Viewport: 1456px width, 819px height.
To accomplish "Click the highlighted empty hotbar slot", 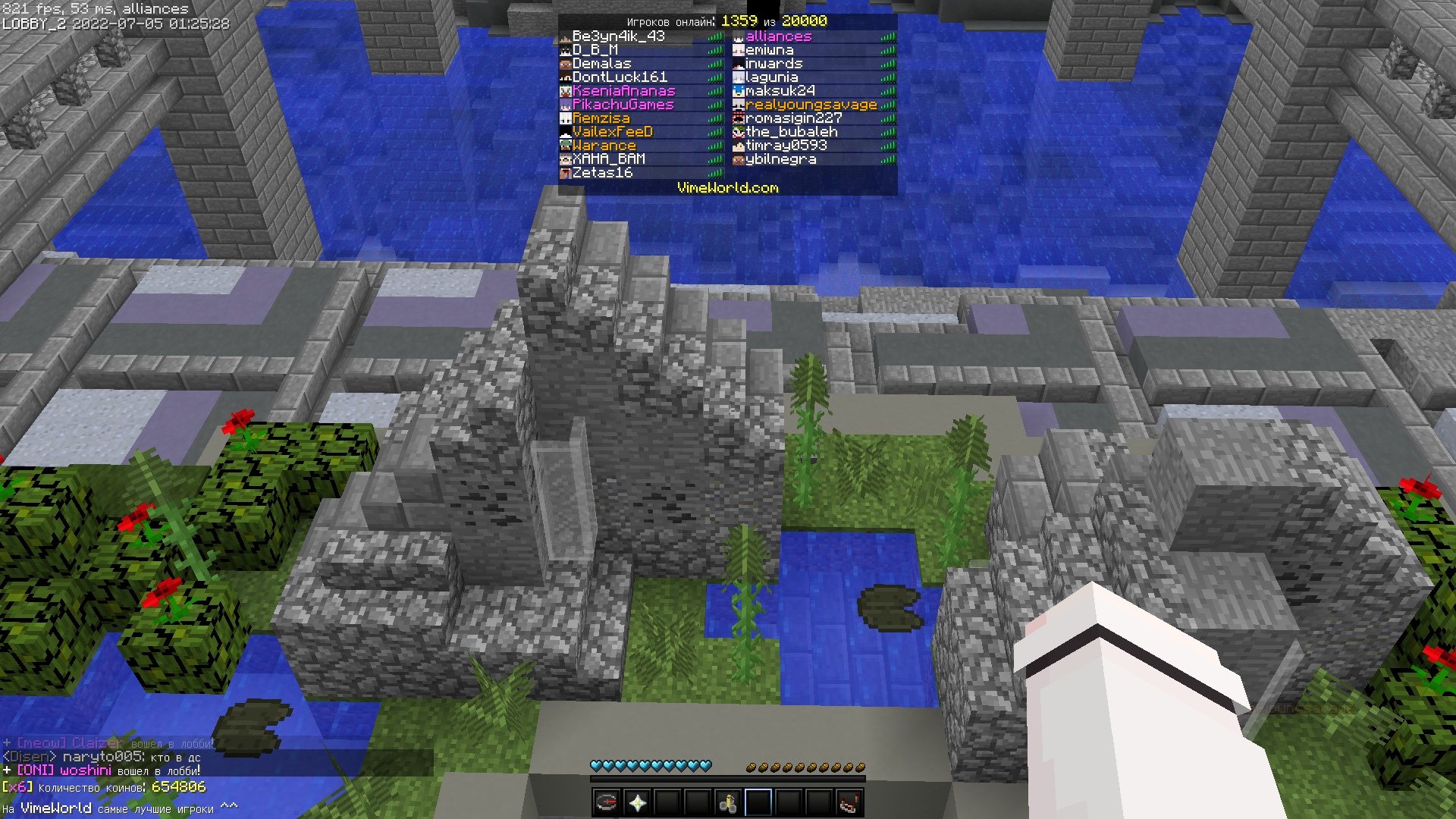I will (758, 802).
